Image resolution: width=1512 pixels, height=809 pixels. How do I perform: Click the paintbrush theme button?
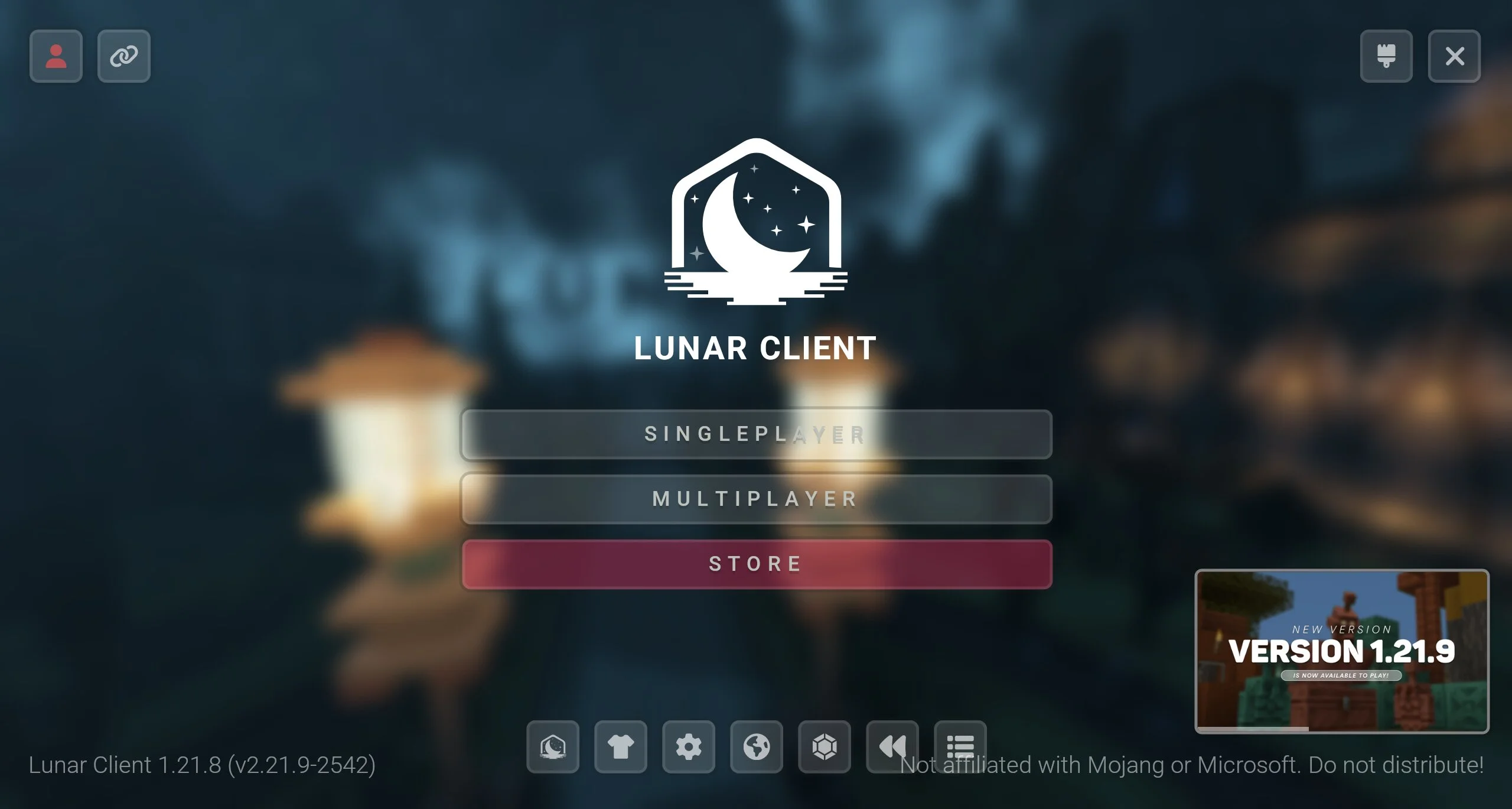tap(1386, 56)
